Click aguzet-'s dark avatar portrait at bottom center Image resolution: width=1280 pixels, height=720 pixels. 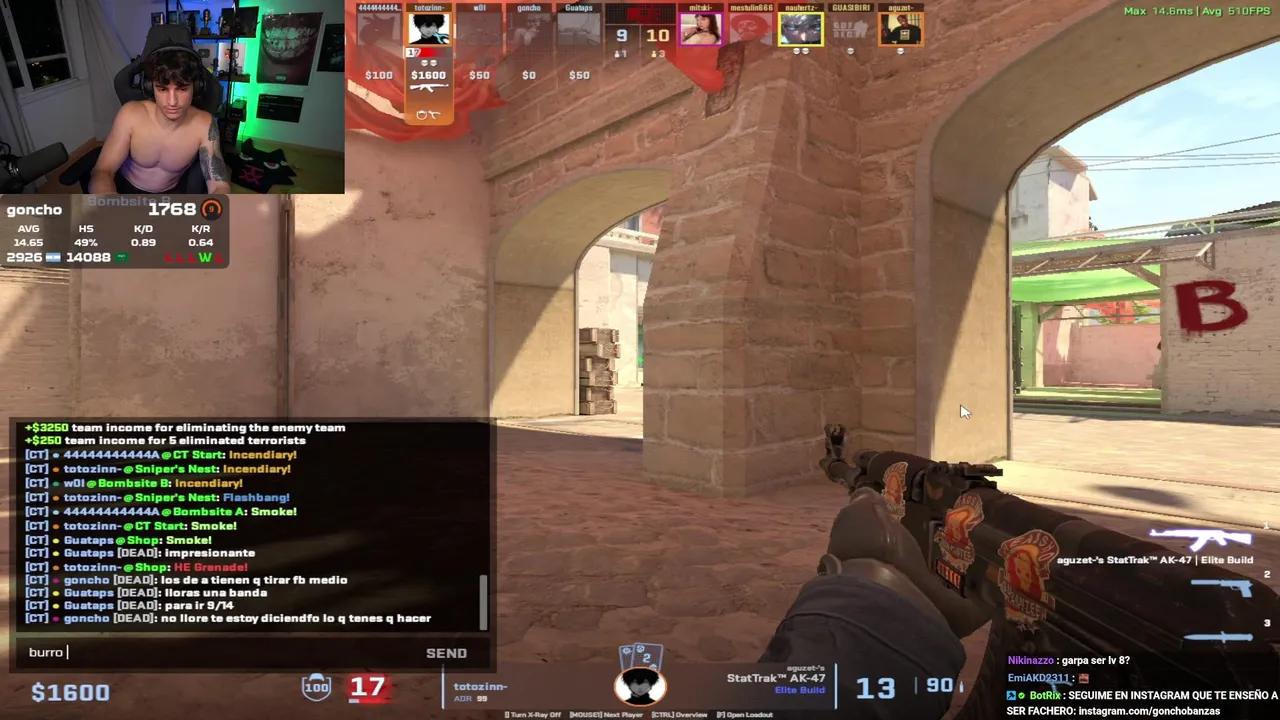tap(640, 687)
